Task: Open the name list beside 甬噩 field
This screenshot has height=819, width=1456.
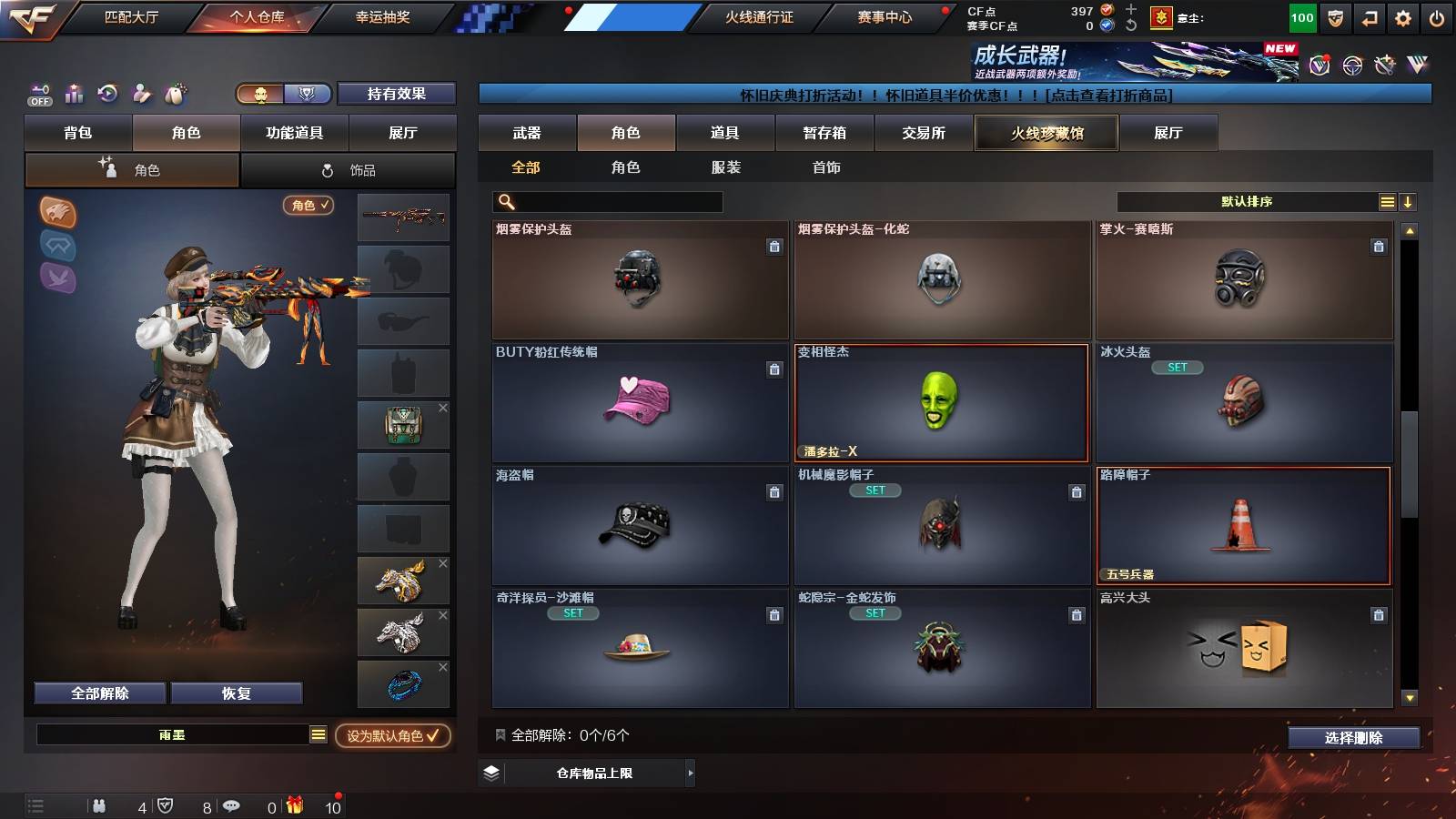Action: (x=317, y=736)
